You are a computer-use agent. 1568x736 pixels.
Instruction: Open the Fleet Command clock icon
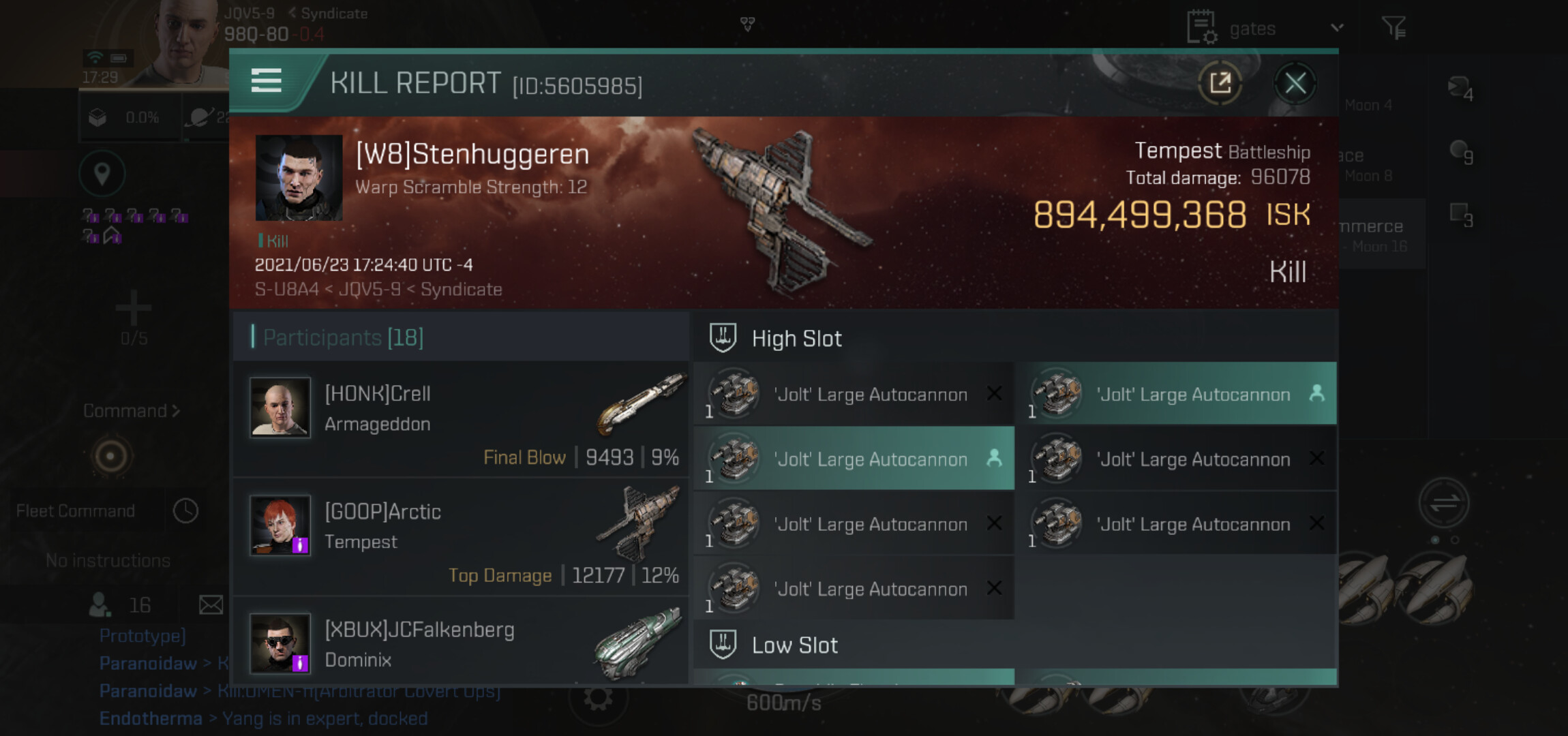pyautogui.click(x=185, y=511)
